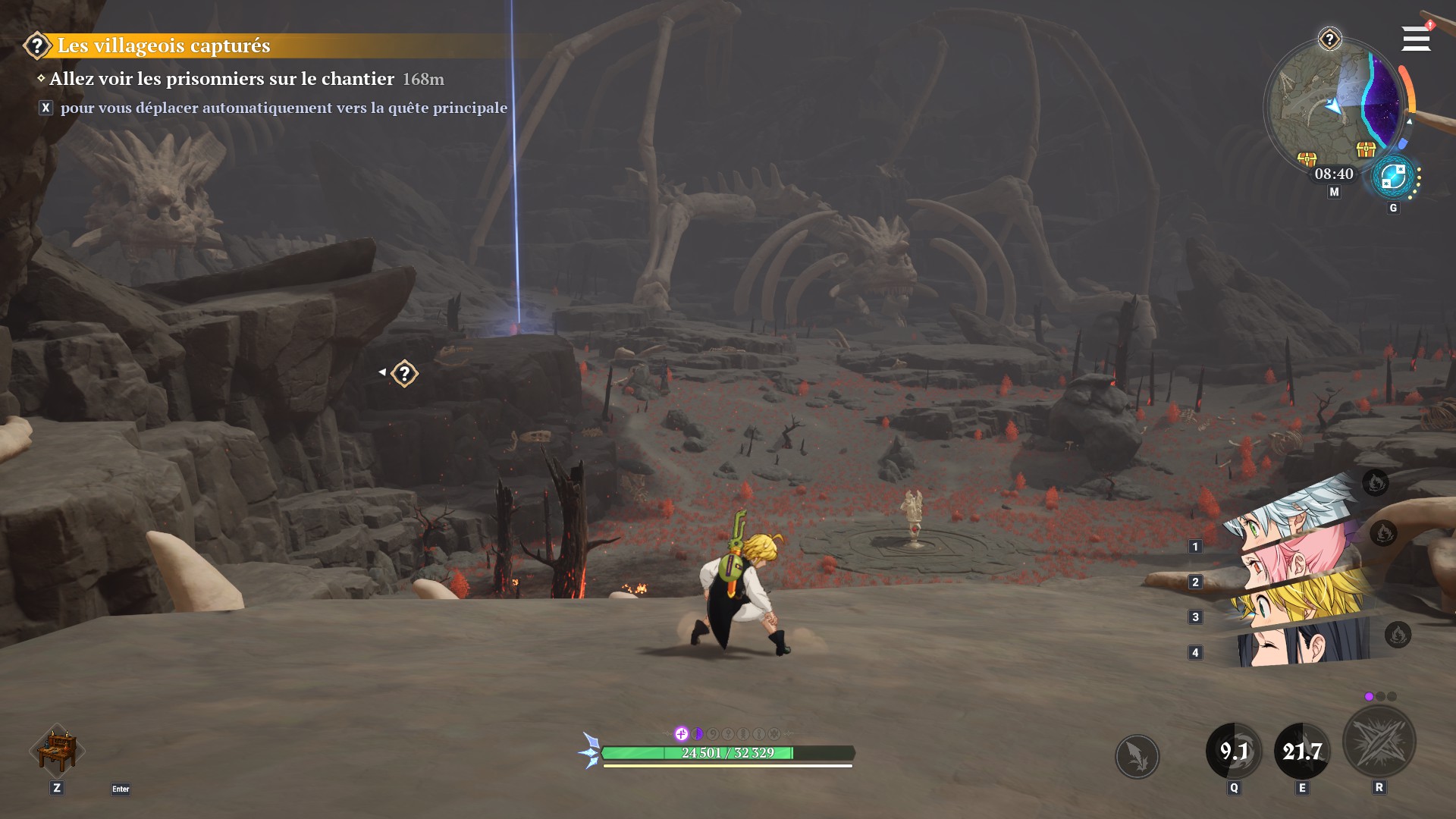Viewport: 1456px width, 819px height.
Task: Open the "Les villageois capturés" quest tracker
Action: [163, 45]
